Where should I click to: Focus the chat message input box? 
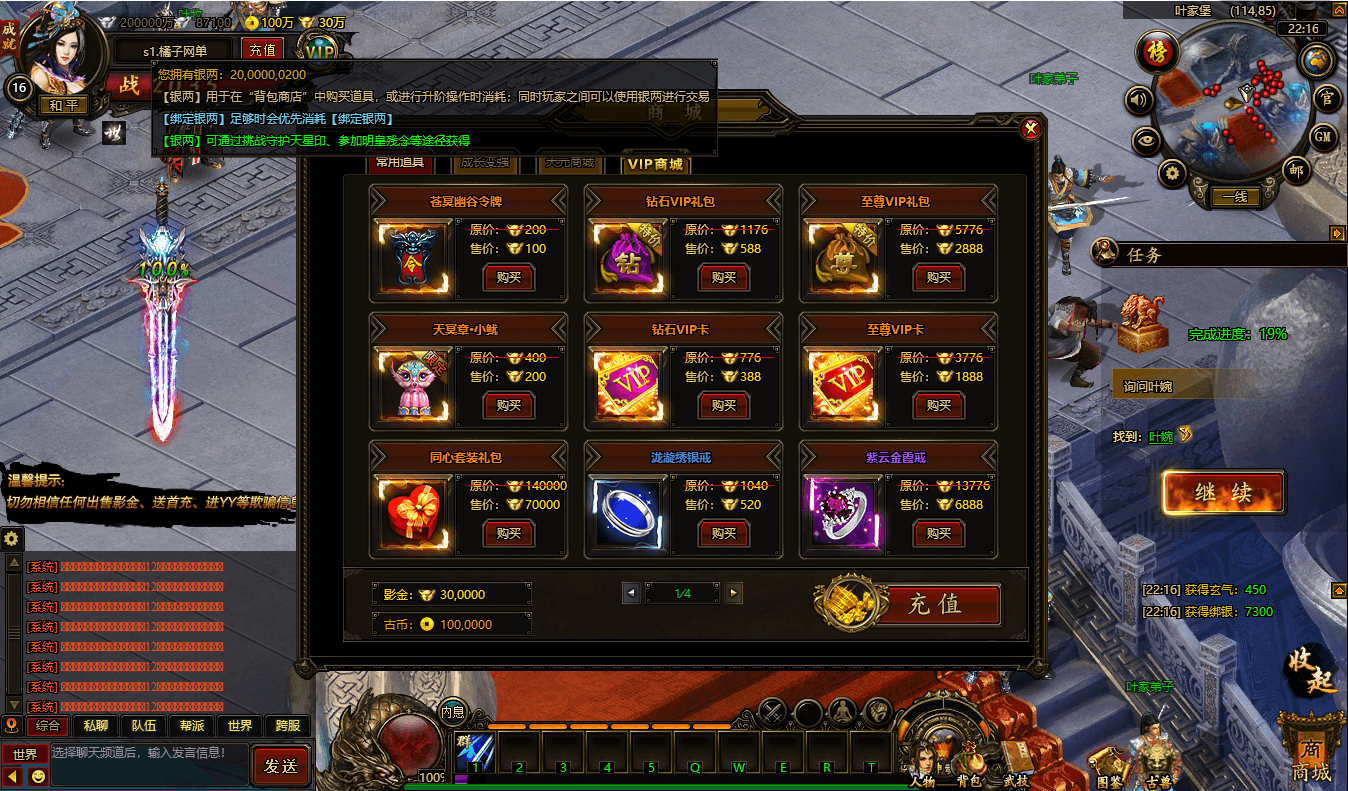(x=148, y=753)
